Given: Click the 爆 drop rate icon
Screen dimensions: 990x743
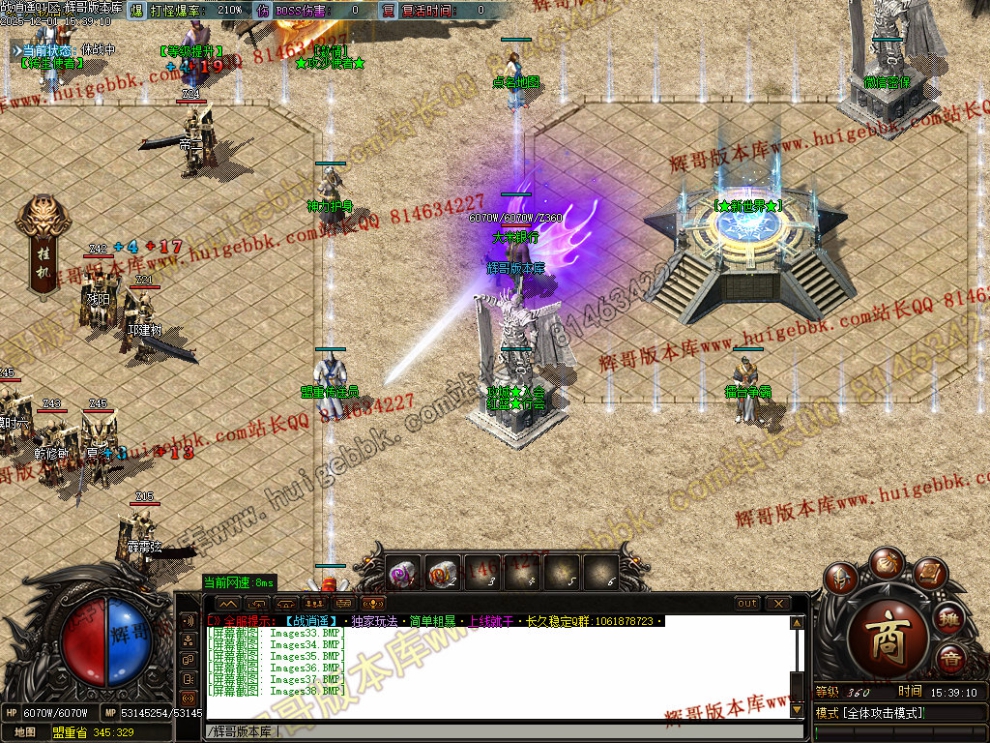Looking at the screenshot, I should coord(136,10).
